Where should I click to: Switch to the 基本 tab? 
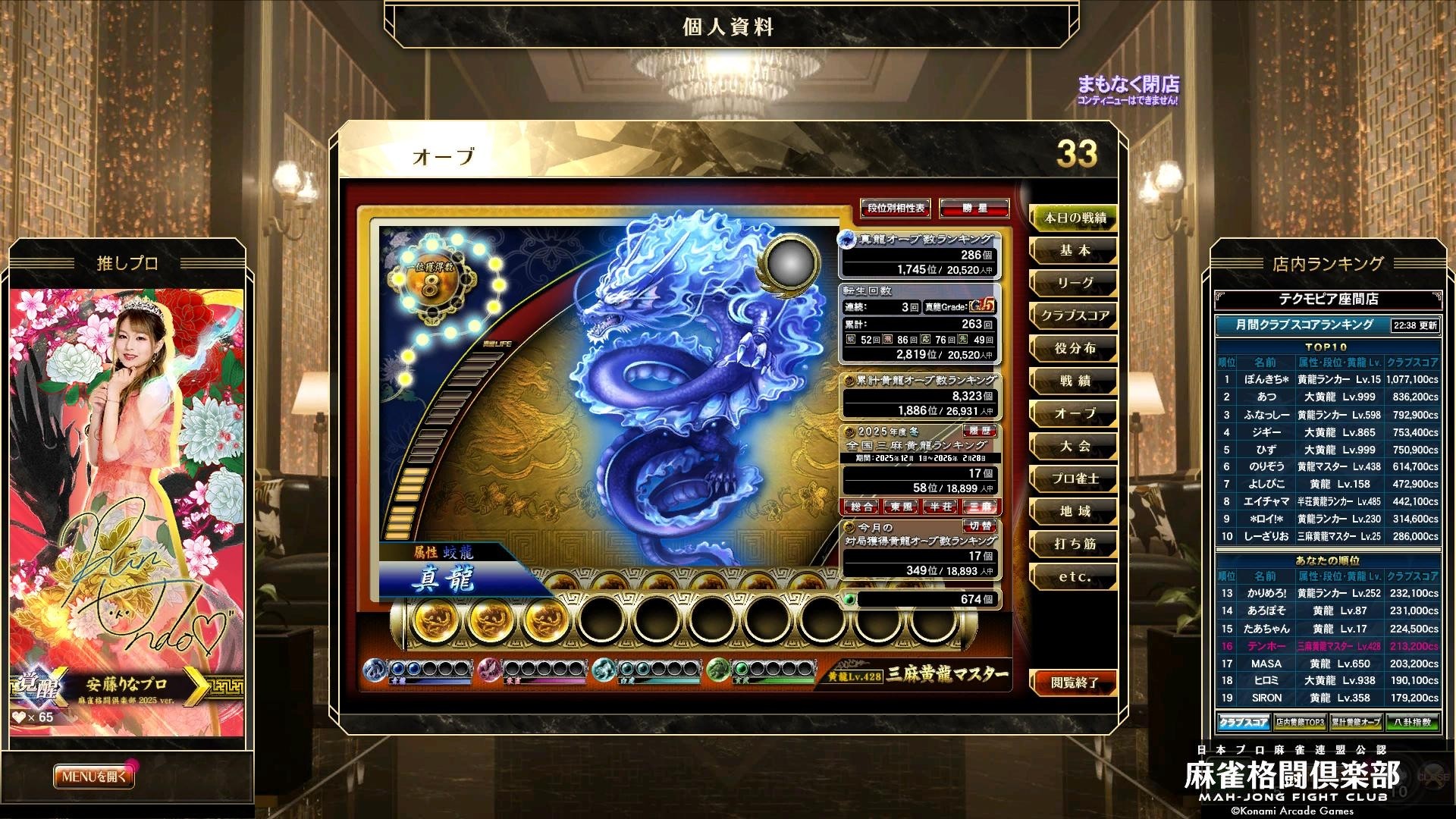[x=1075, y=251]
